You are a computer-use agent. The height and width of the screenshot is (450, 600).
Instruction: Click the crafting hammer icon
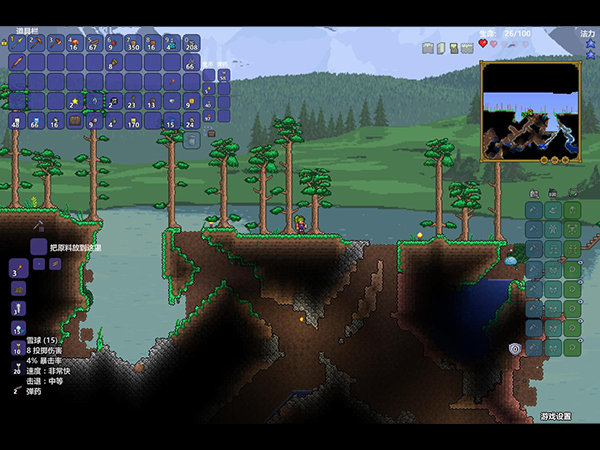(x=37, y=226)
